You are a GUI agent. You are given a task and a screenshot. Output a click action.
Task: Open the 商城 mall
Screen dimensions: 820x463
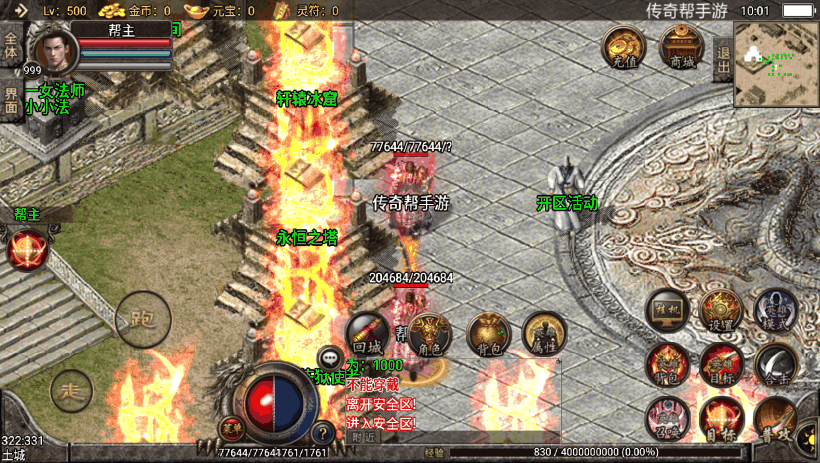point(681,47)
